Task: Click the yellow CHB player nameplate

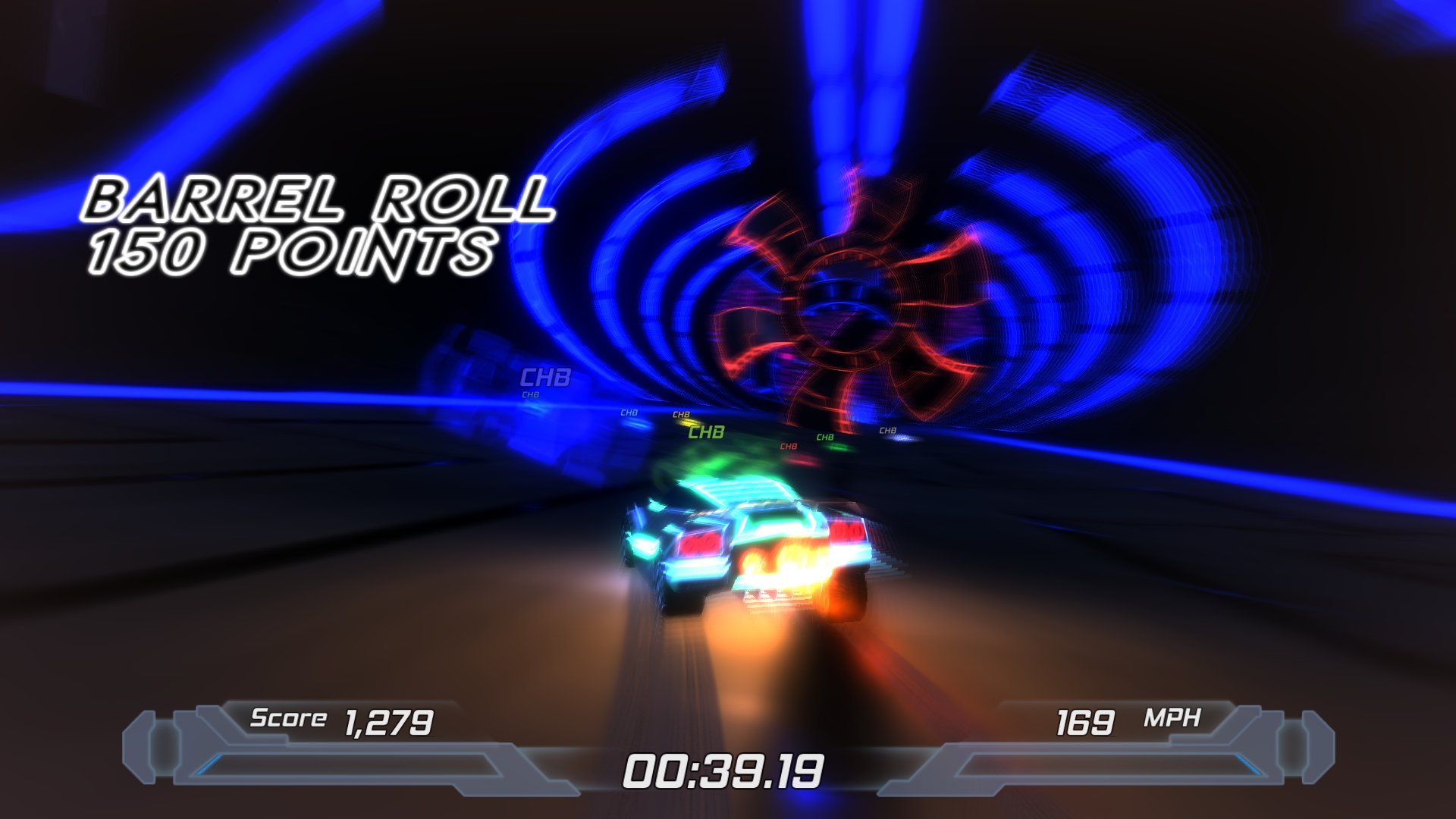Action: click(681, 416)
